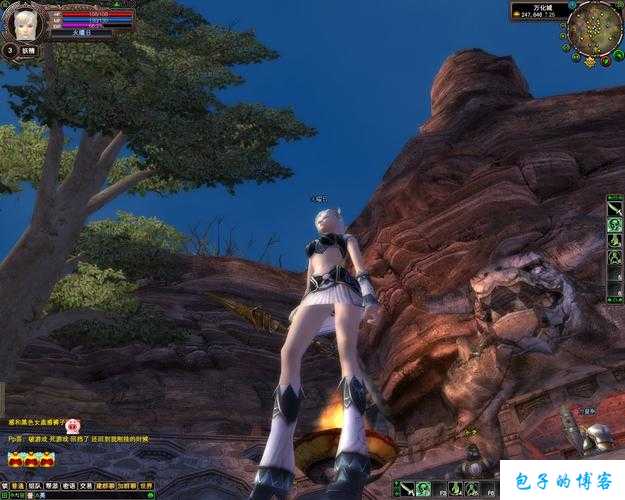Use the sword attack in the vertical skill bar
625x500 pixels.
coord(615,209)
